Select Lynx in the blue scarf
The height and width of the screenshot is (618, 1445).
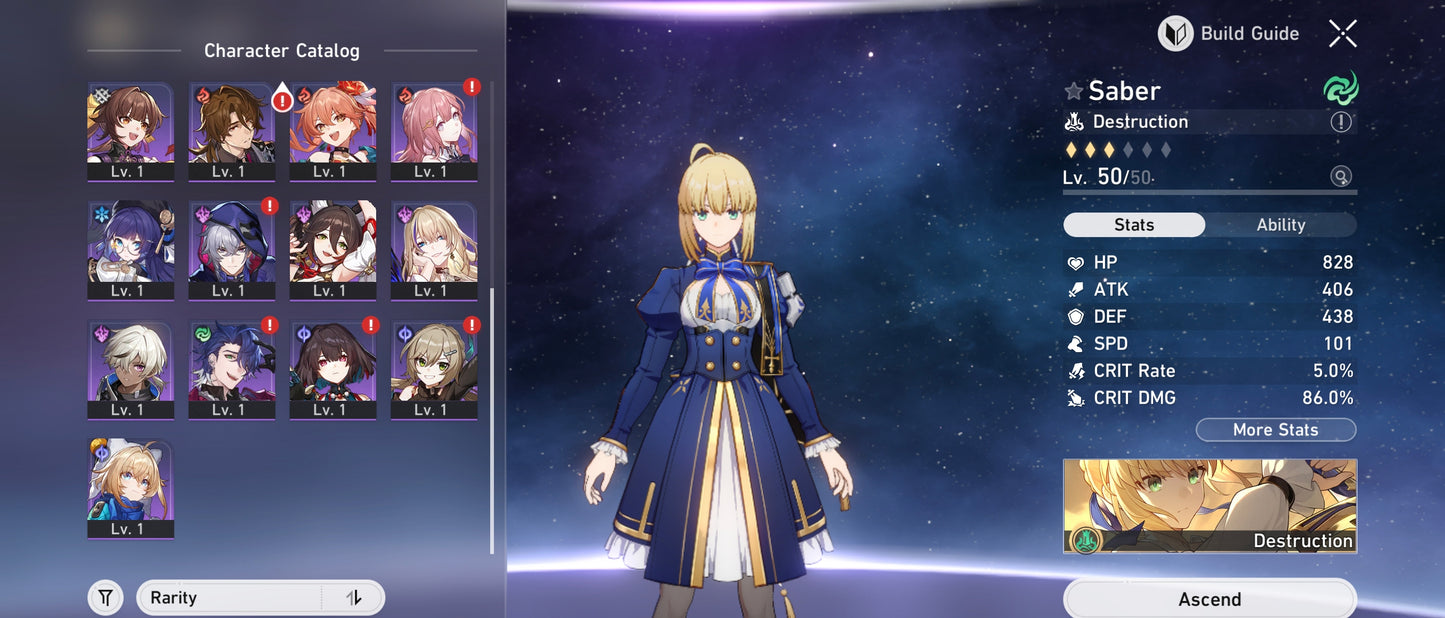(x=130, y=487)
